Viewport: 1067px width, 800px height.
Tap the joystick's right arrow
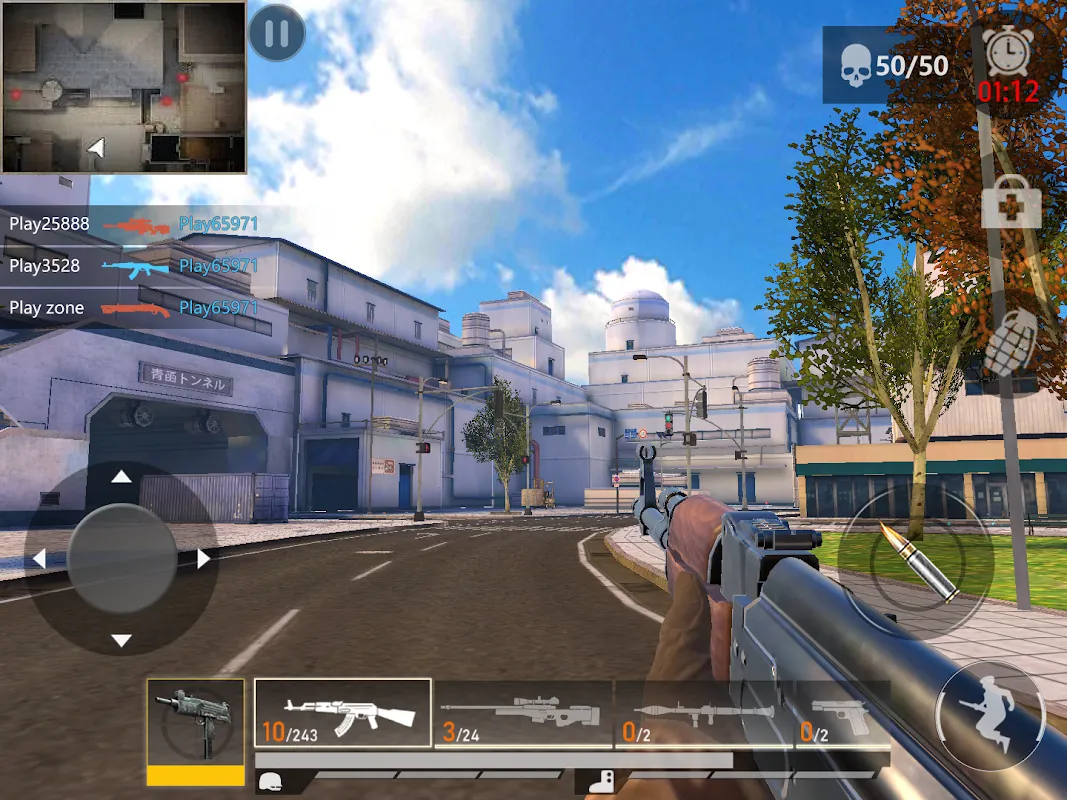point(203,559)
